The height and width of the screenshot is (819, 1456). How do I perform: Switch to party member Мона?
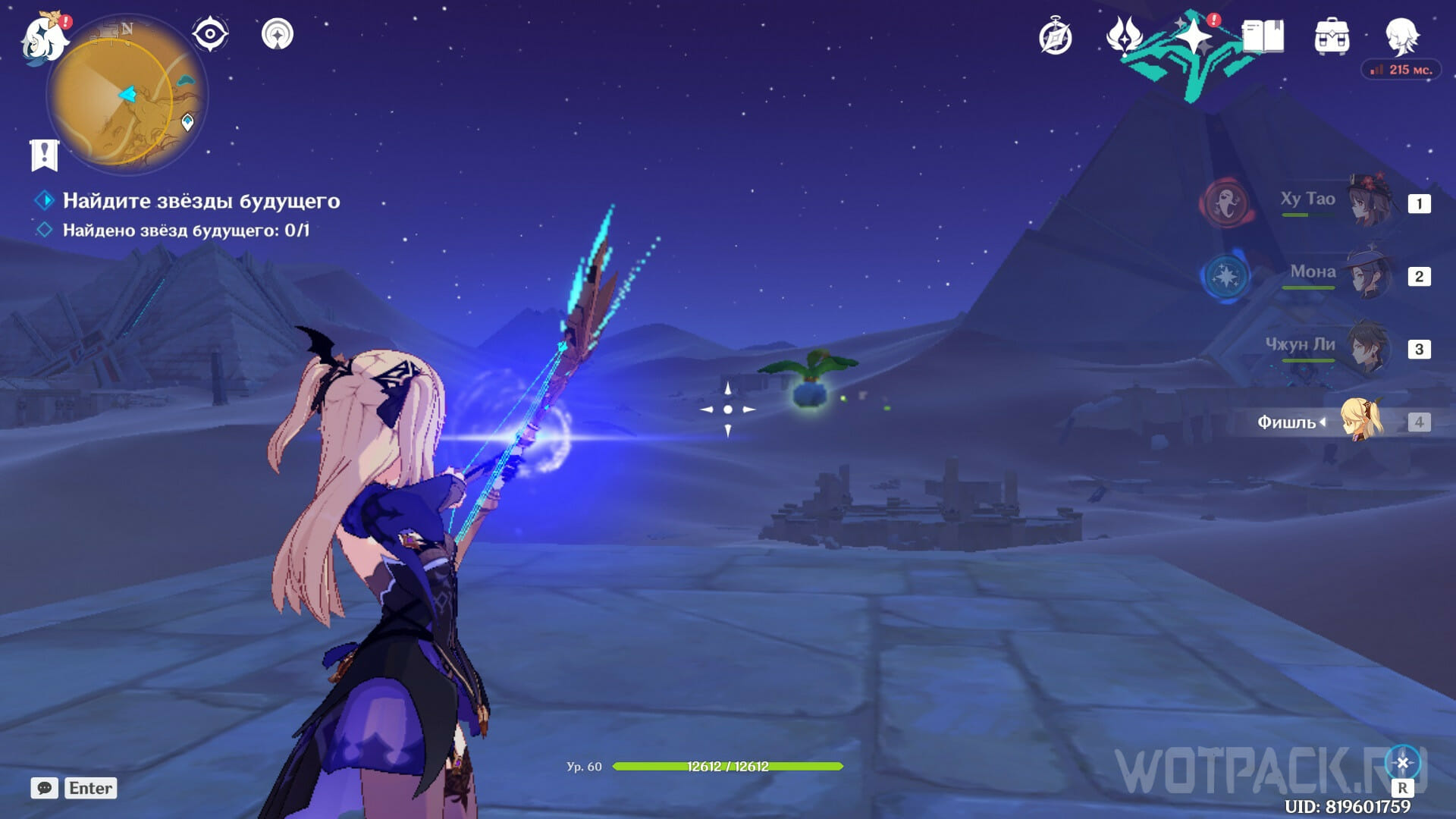[x=1370, y=275]
